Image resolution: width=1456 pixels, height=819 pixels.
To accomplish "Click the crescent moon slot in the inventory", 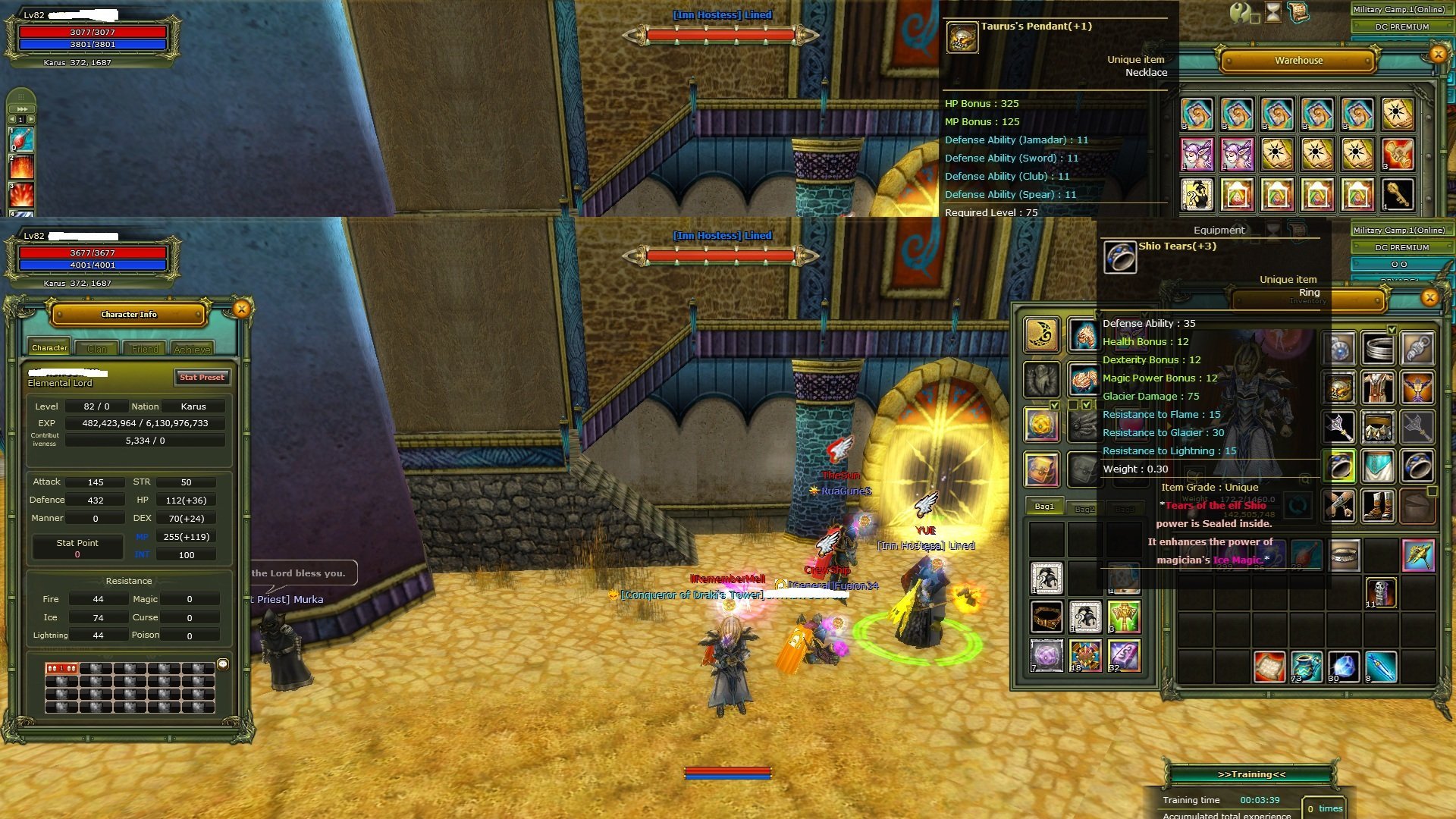I will tap(1042, 334).
